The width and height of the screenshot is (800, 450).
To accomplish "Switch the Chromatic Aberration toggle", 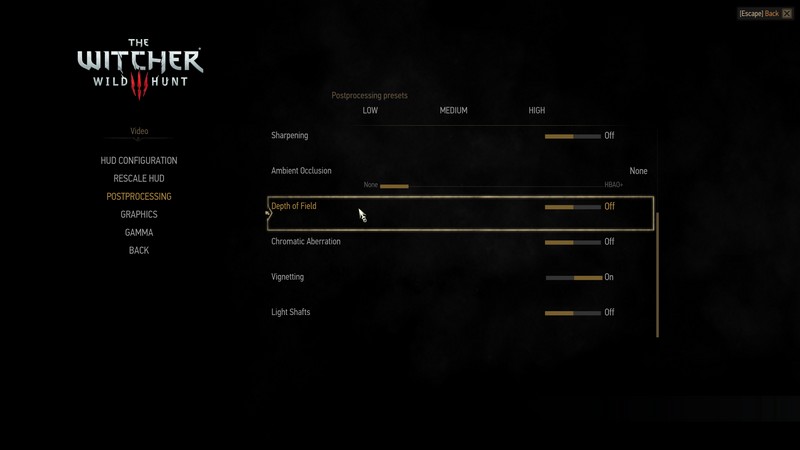I will coord(573,242).
